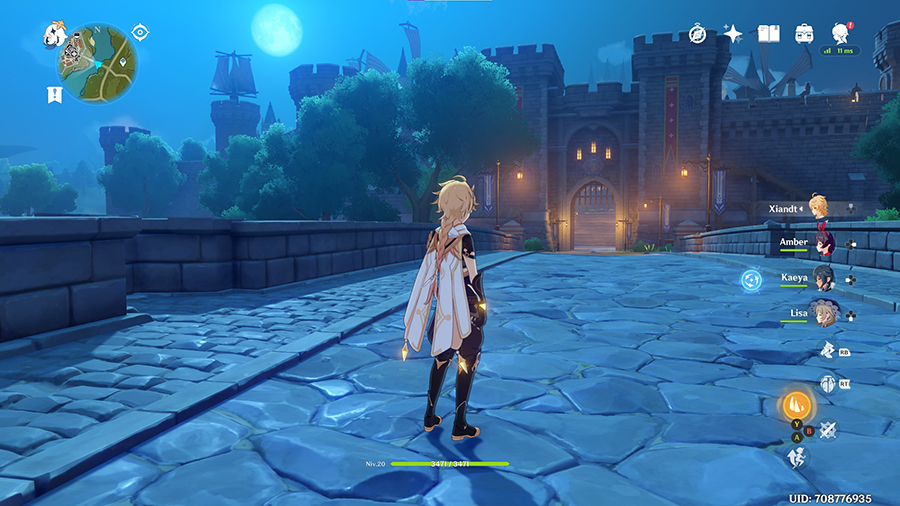
Task: Switch to party member Amber
Action: 824,243
